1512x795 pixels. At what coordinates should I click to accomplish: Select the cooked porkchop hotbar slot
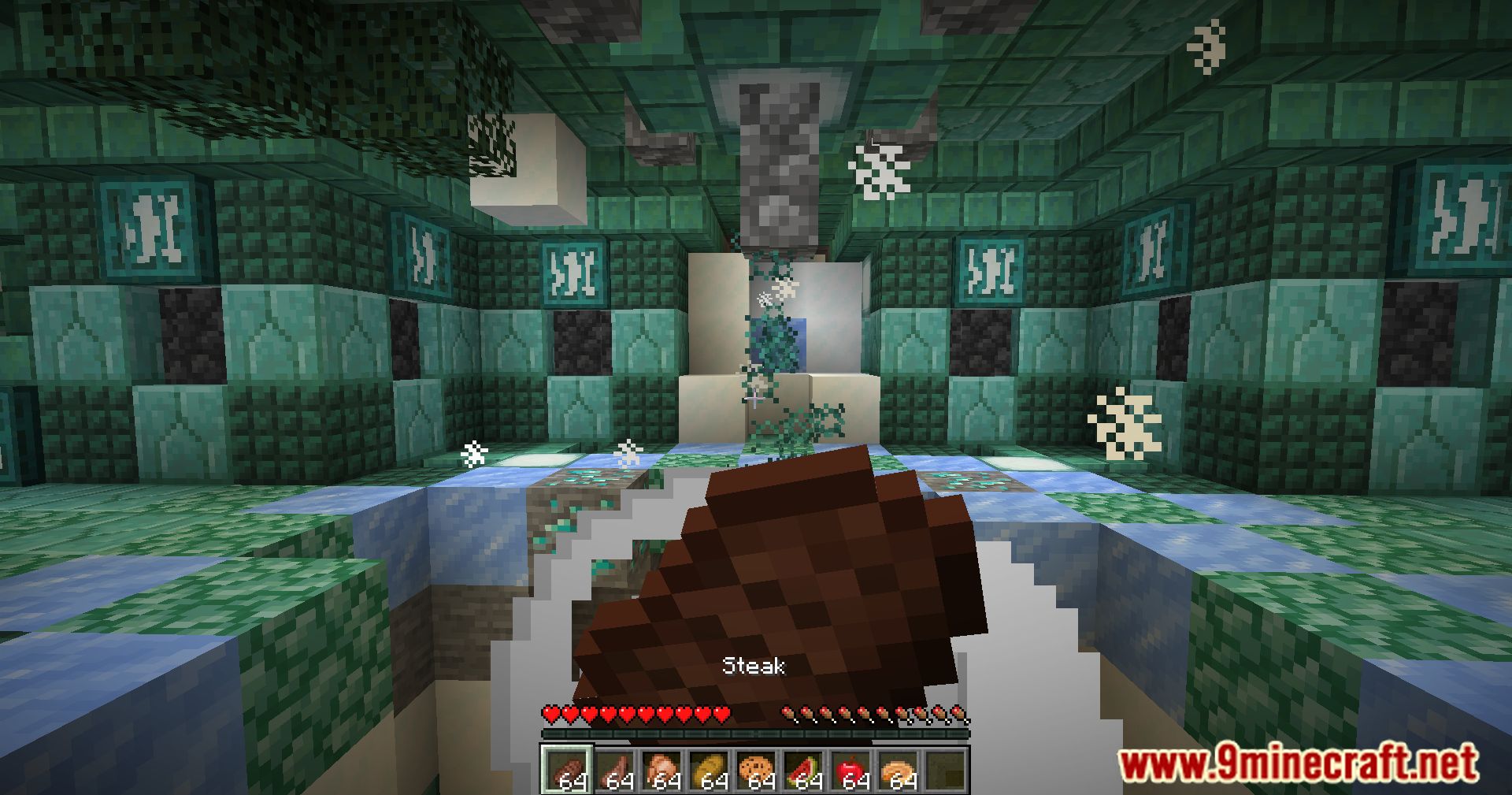(x=613, y=769)
